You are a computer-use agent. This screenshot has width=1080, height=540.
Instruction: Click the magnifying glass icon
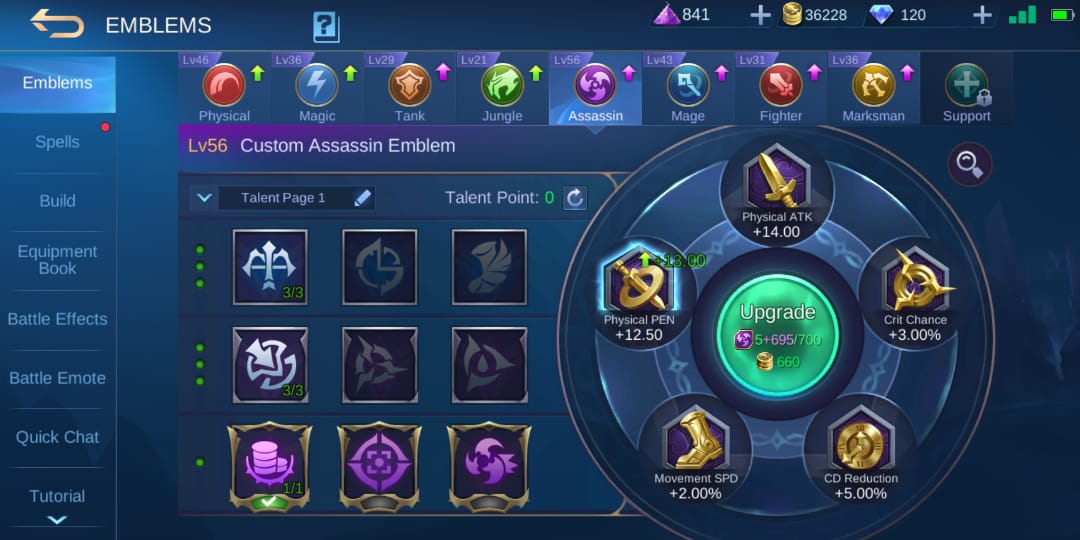coord(969,165)
